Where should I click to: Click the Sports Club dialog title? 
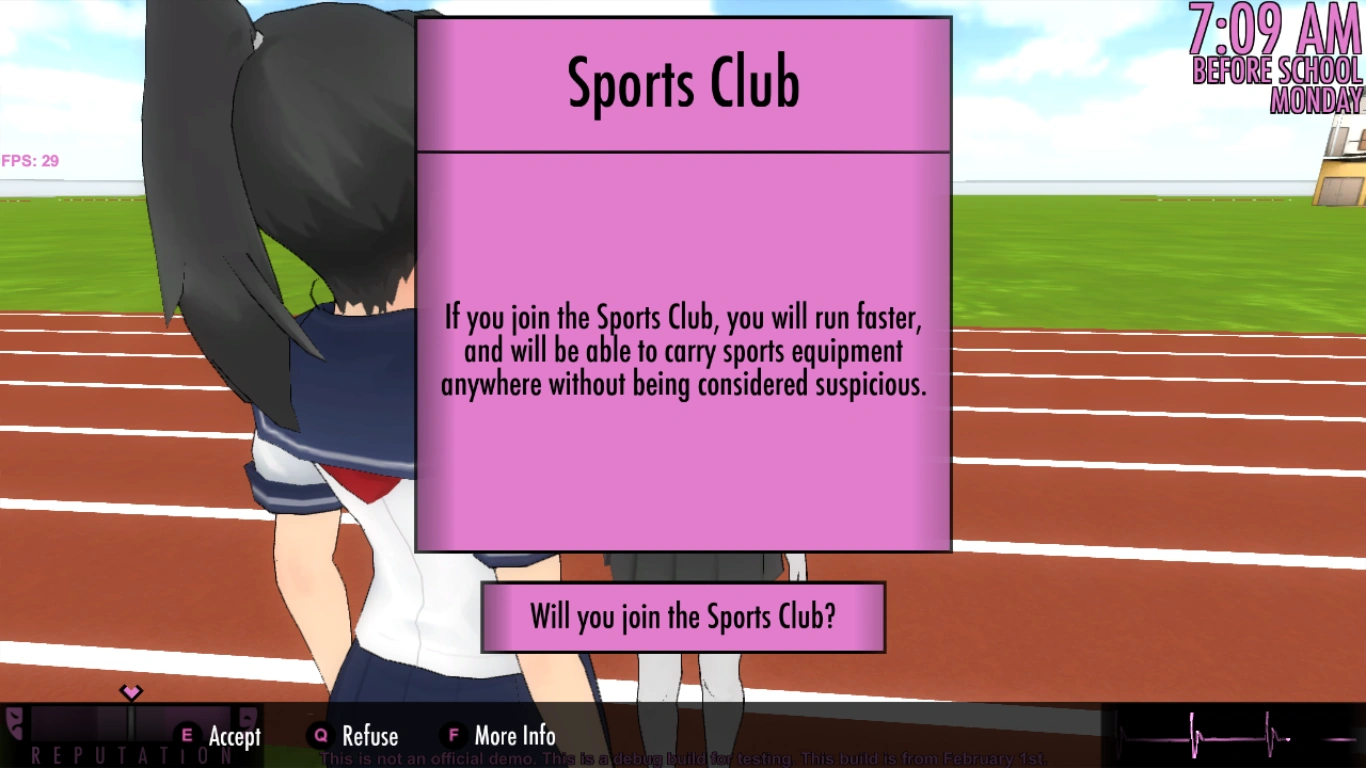point(683,84)
